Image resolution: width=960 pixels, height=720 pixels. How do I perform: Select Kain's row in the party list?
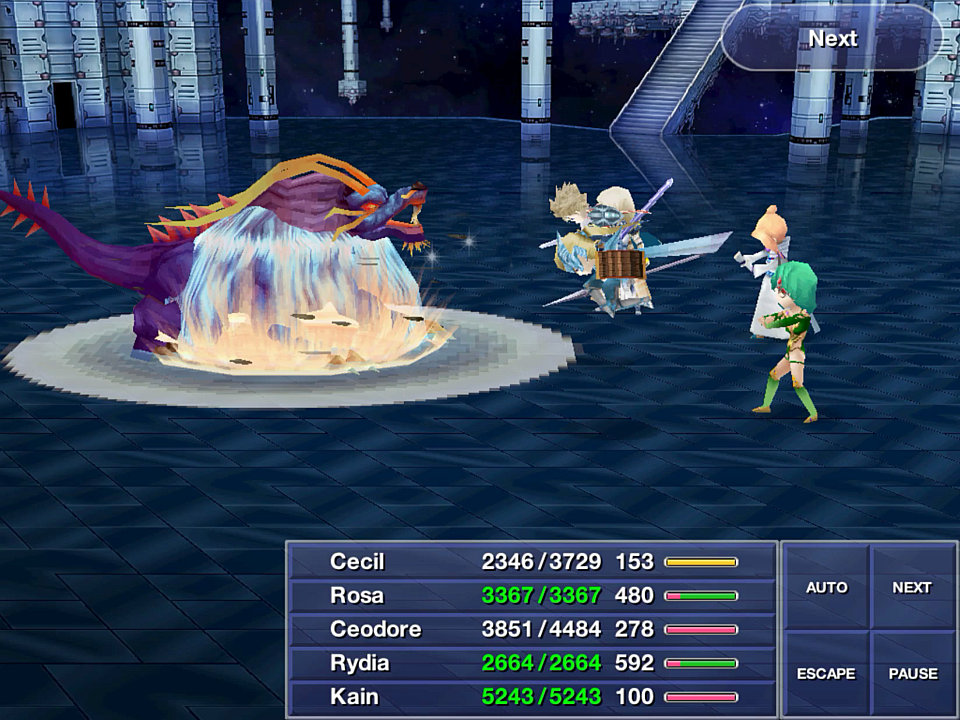[532, 697]
